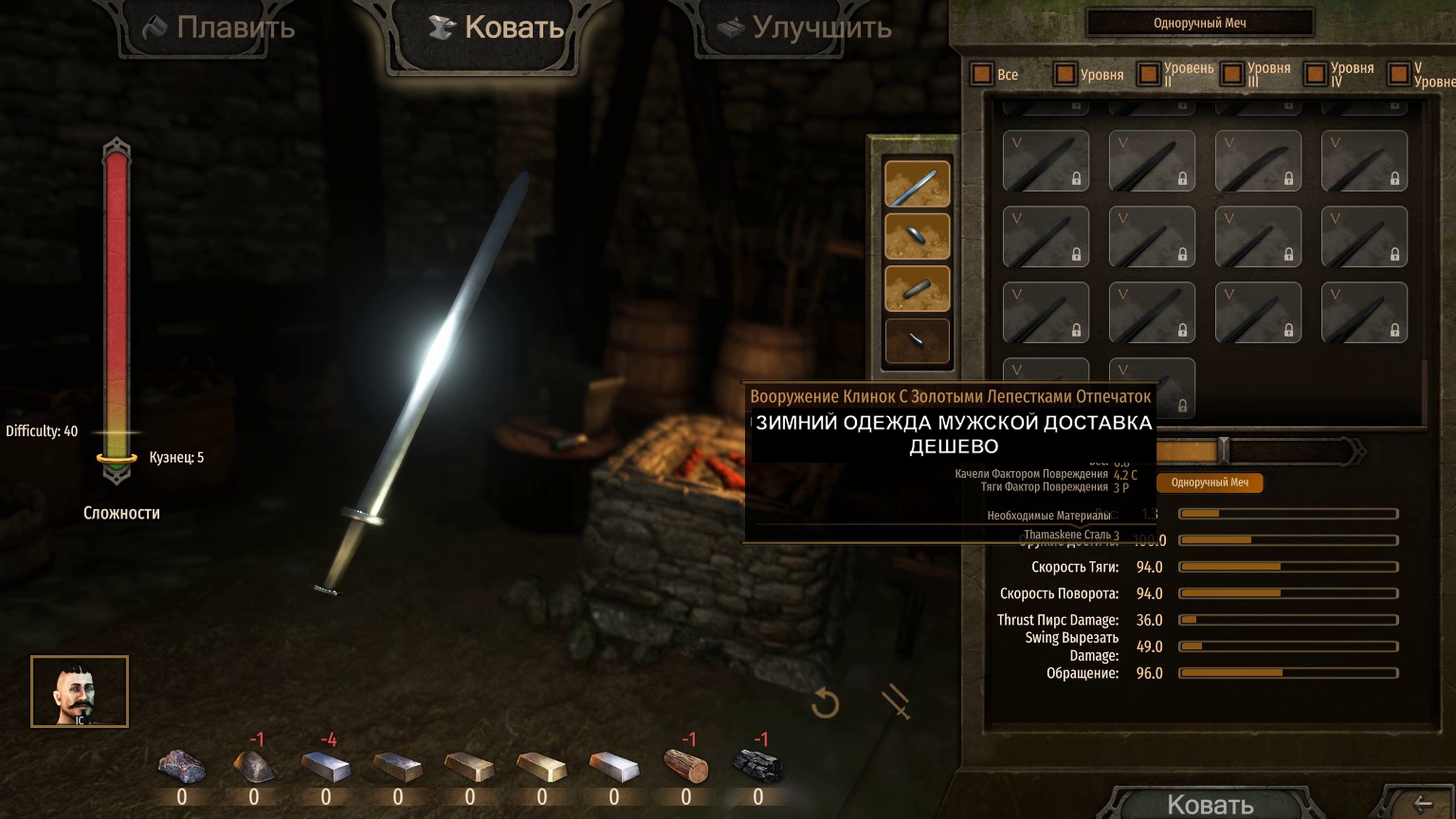Click the orange Одноручный Меч button
1456x819 pixels.
pos(1210,482)
